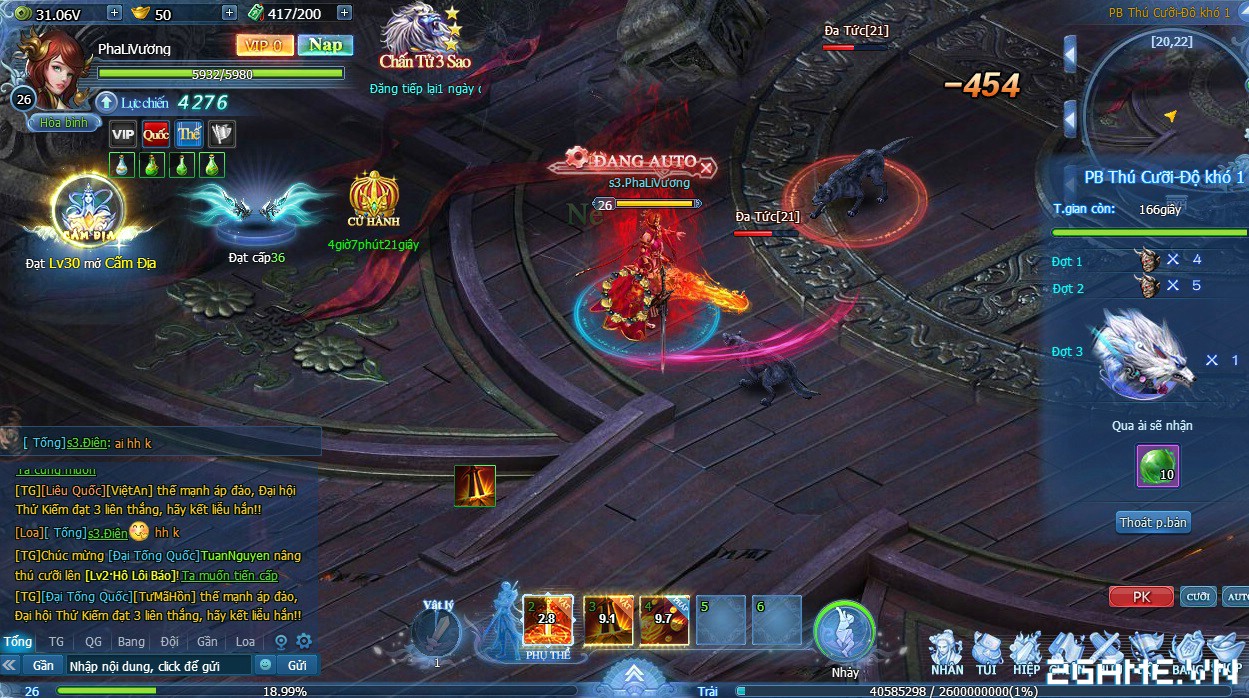This screenshot has width=1249, height=698.
Task: Toggle the Hòa bình peace mode button
Action: pyautogui.click(x=64, y=123)
